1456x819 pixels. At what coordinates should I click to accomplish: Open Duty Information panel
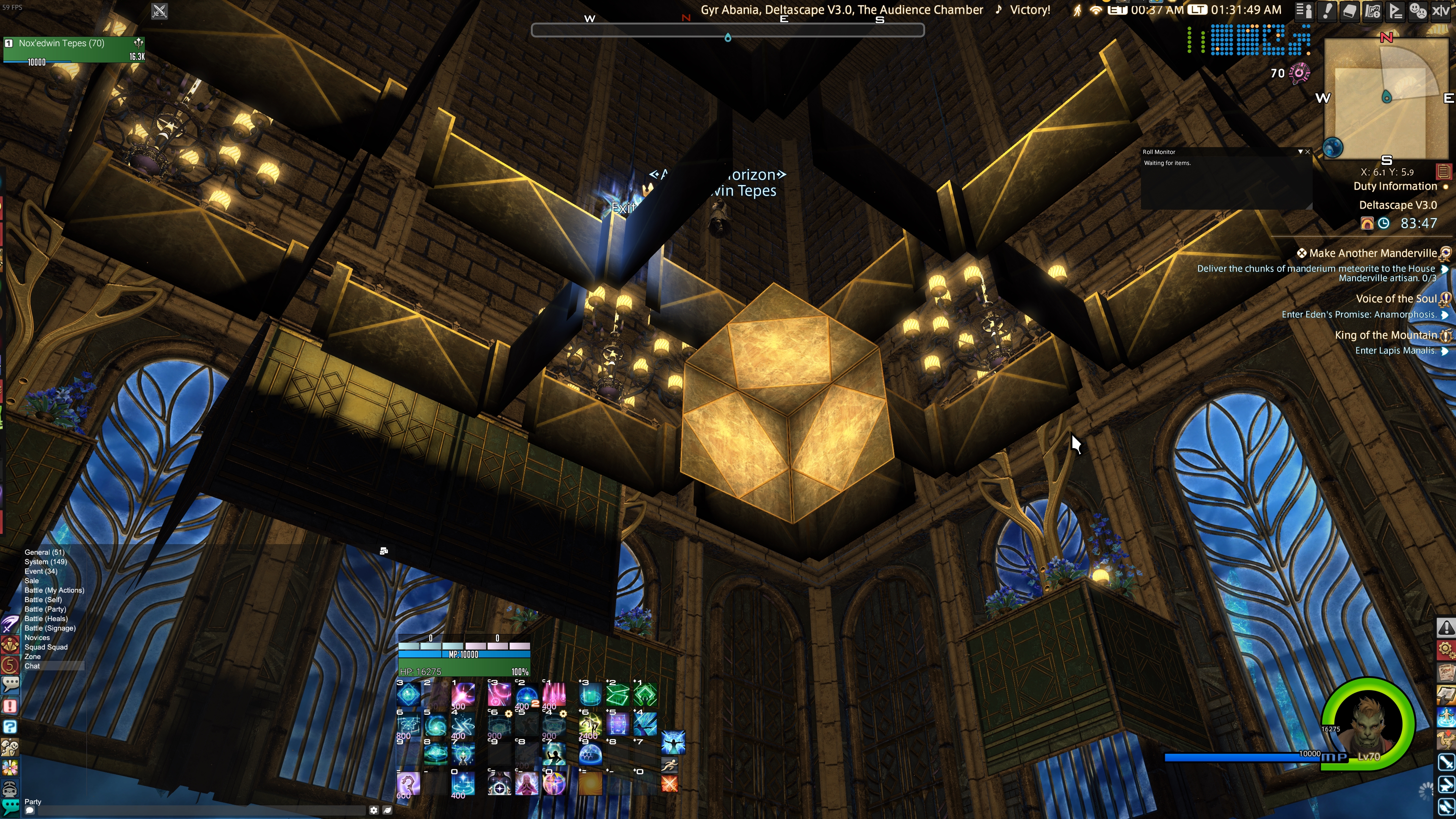pyautogui.click(x=1395, y=187)
